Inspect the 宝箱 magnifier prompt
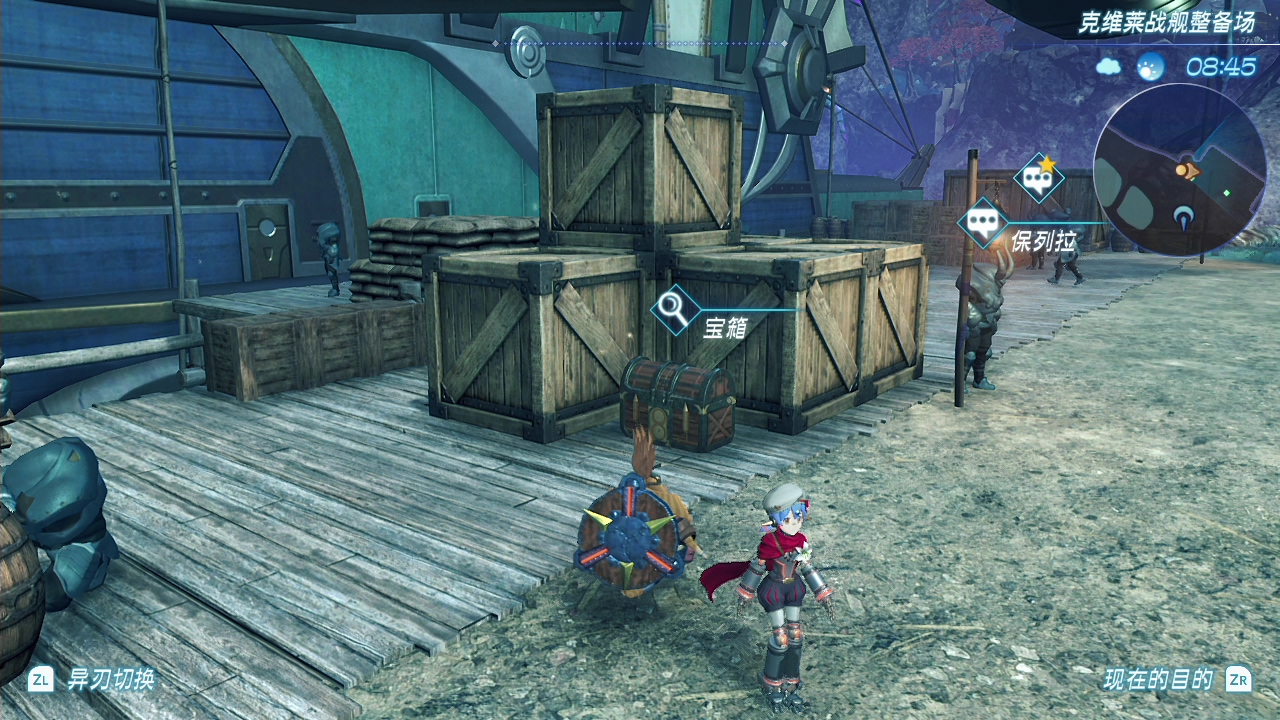 (675, 309)
